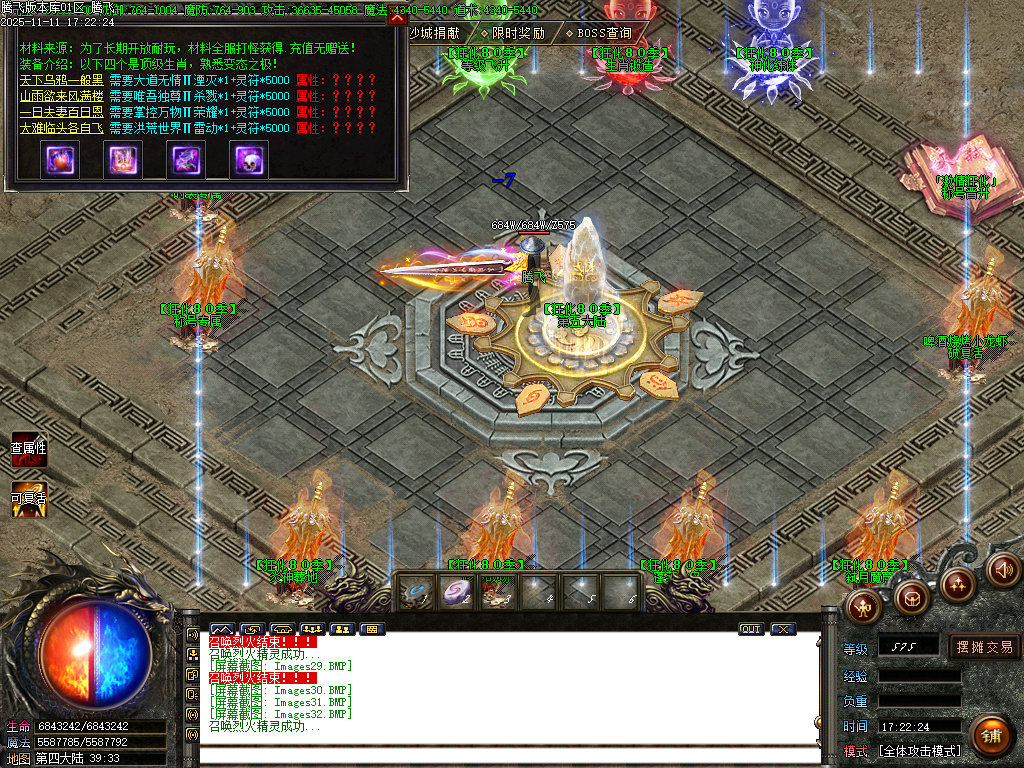This screenshot has height=768, width=1024.
Task: Choose the 大难临头各自飞 link
Action: 61,128
